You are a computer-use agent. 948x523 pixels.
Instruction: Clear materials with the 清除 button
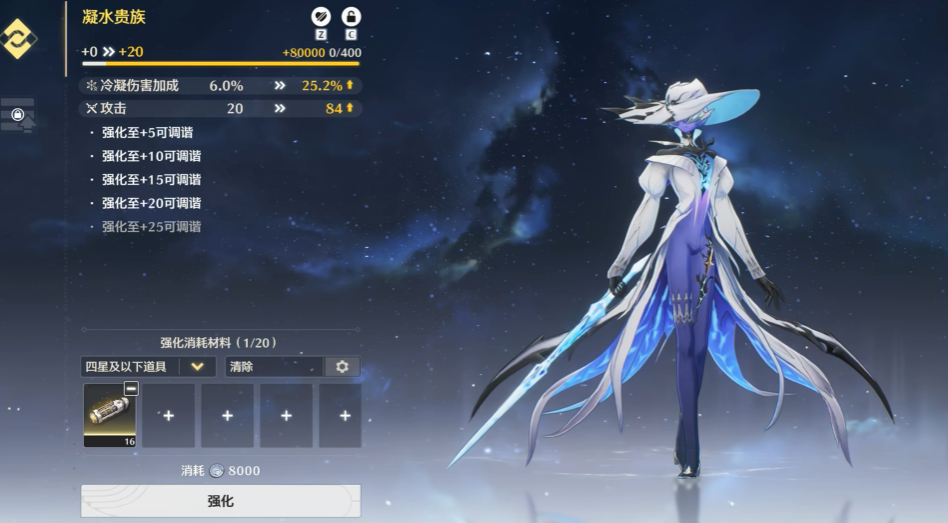274,367
